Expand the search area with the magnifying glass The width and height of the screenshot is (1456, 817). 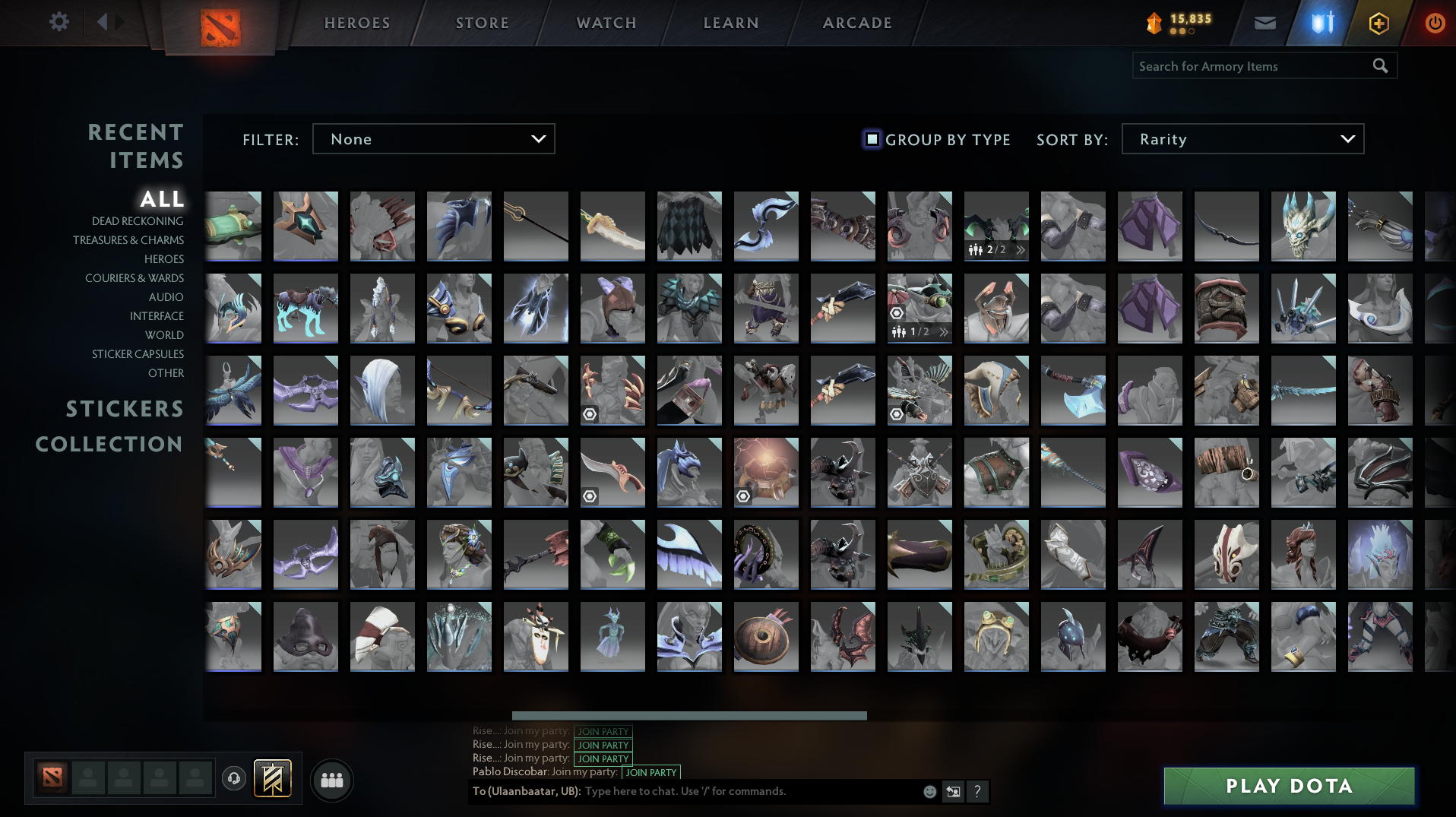(1380, 66)
